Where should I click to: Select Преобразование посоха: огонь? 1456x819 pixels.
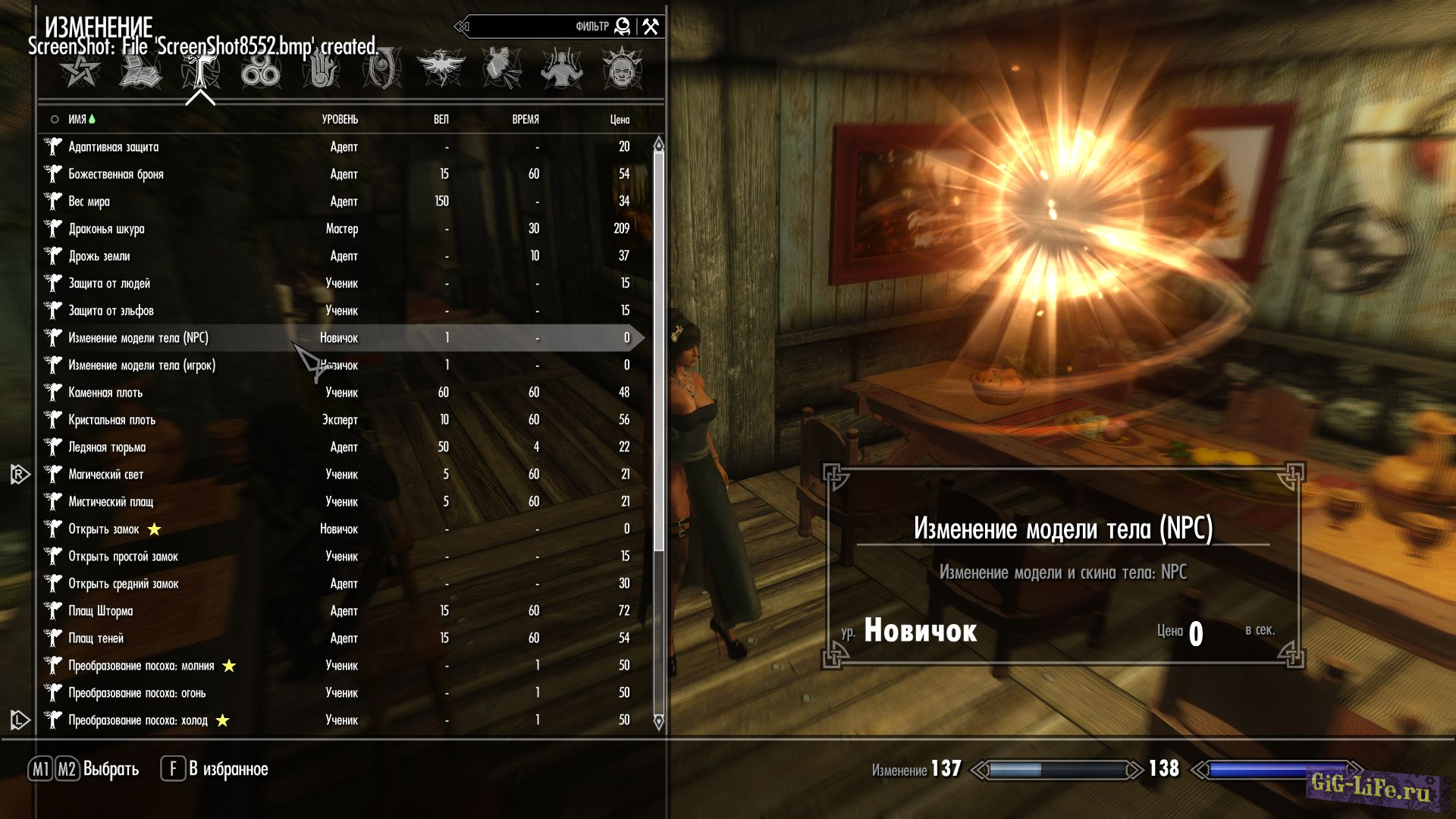(137, 693)
